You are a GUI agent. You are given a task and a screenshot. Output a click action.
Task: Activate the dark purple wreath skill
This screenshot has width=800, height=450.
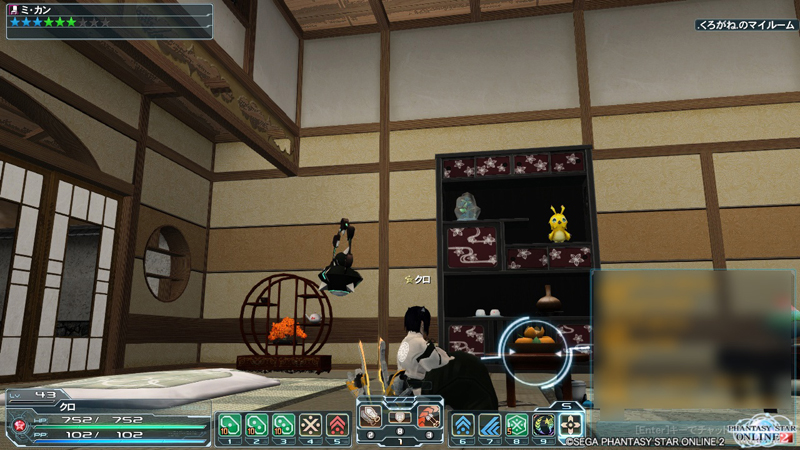(x=544, y=424)
